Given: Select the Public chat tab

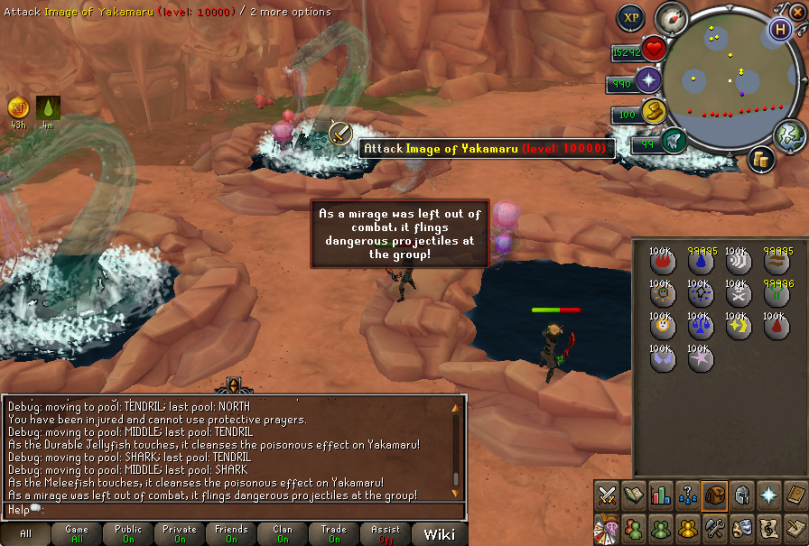Looking at the screenshot, I should [x=128, y=534].
